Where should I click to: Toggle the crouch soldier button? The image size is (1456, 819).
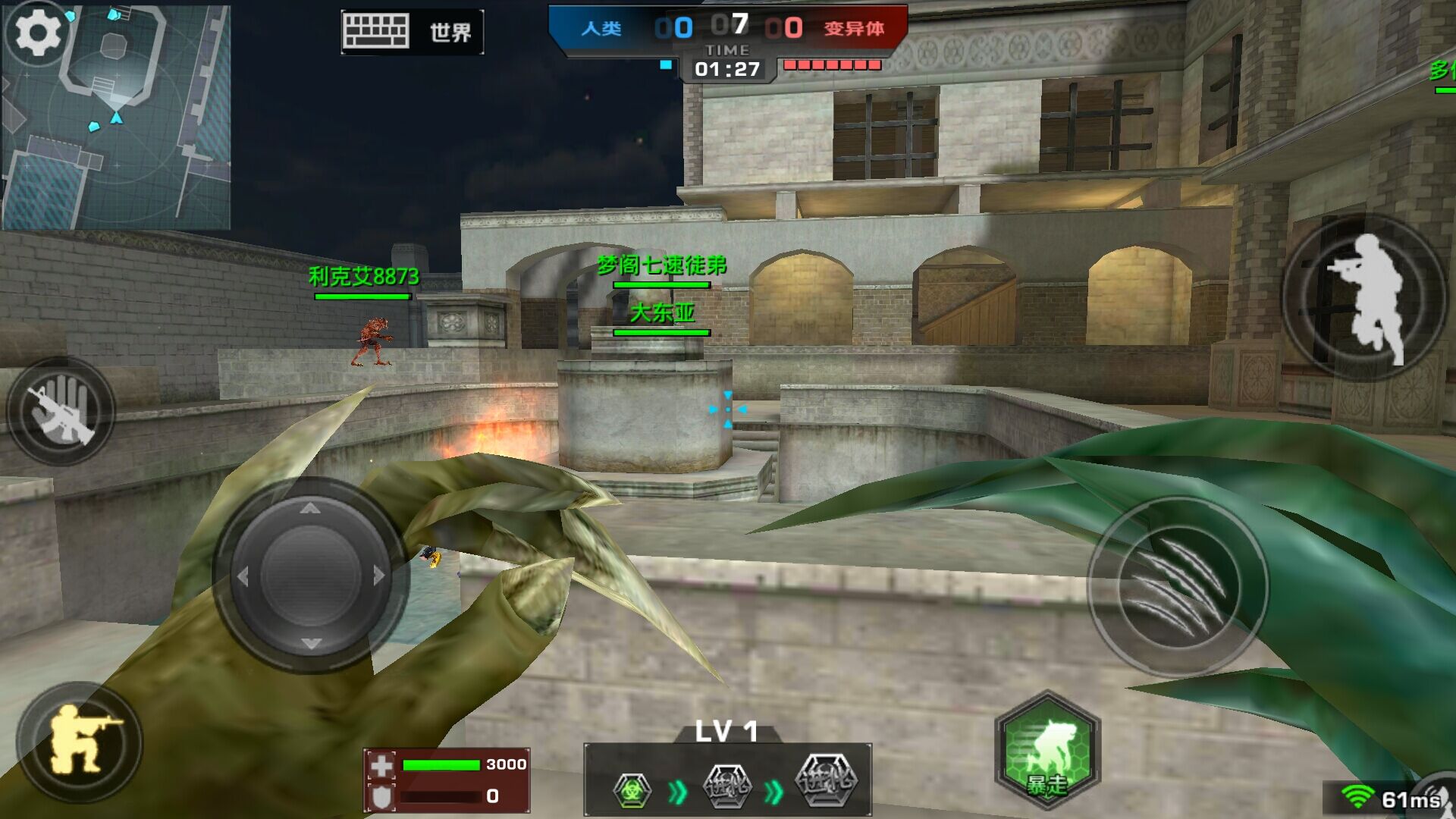pos(79,741)
